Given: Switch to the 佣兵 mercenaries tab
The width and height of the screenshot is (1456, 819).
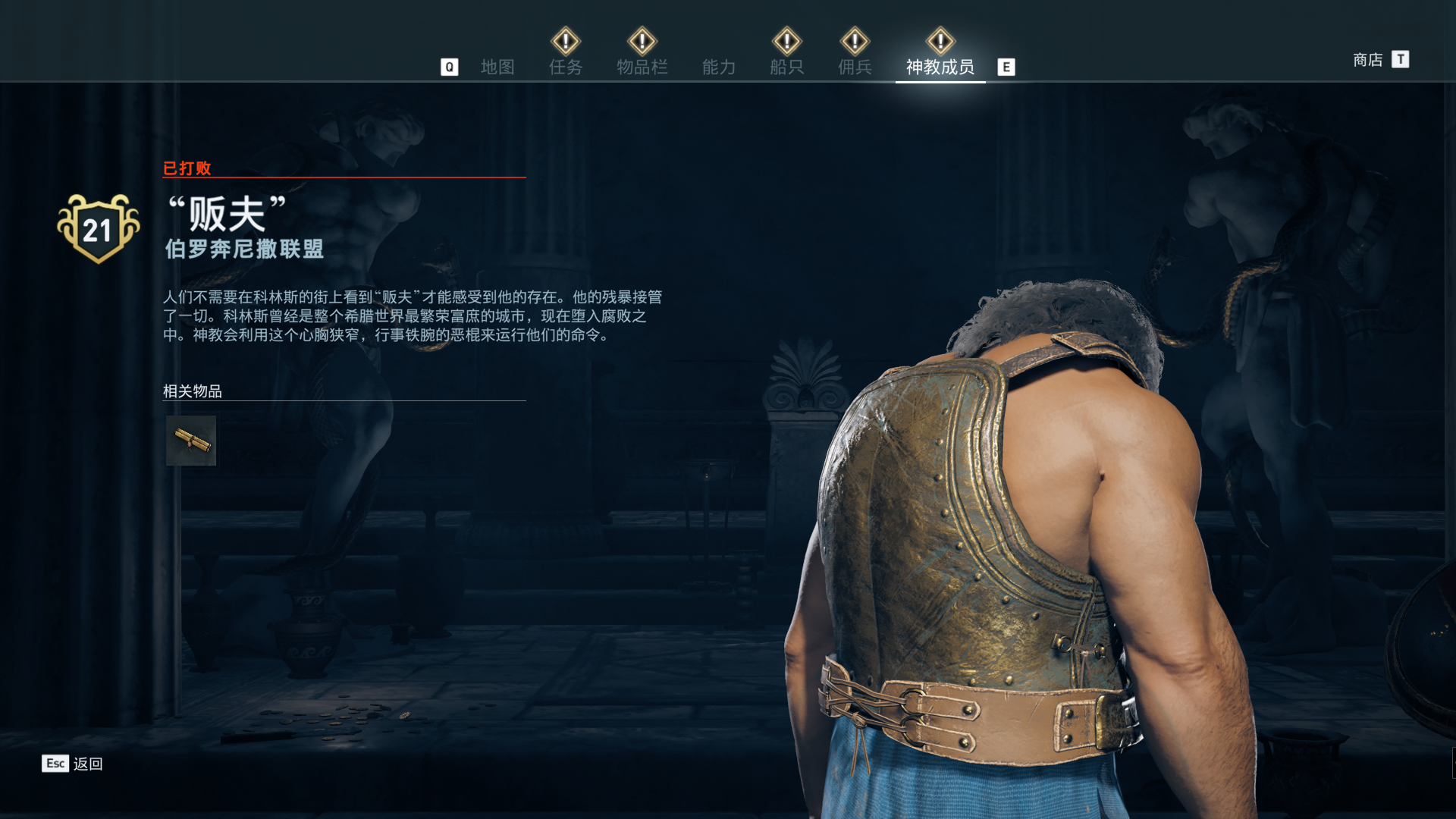Looking at the screenshot, I should [855, 67].
